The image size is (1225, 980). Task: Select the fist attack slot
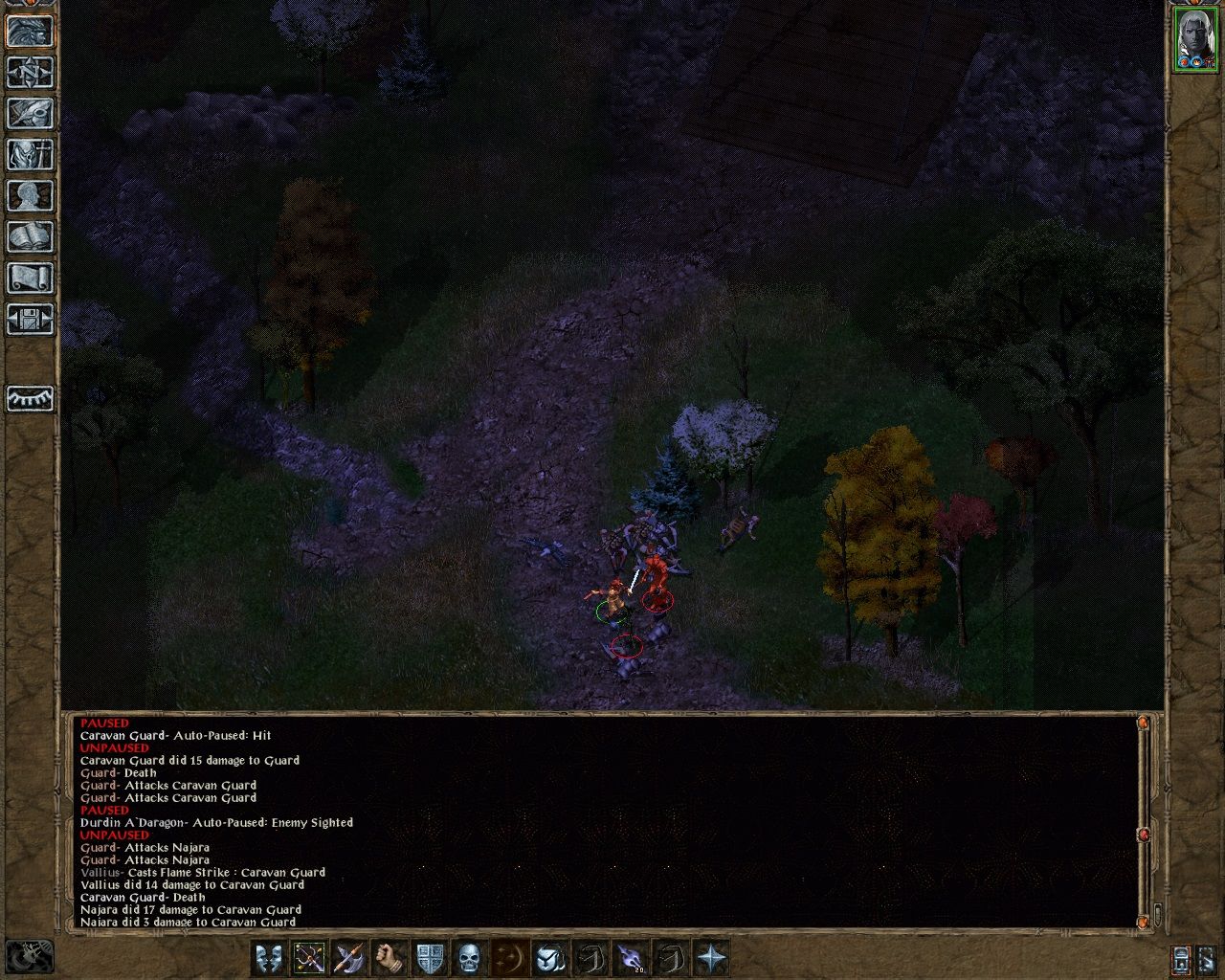tap(390, 957)
